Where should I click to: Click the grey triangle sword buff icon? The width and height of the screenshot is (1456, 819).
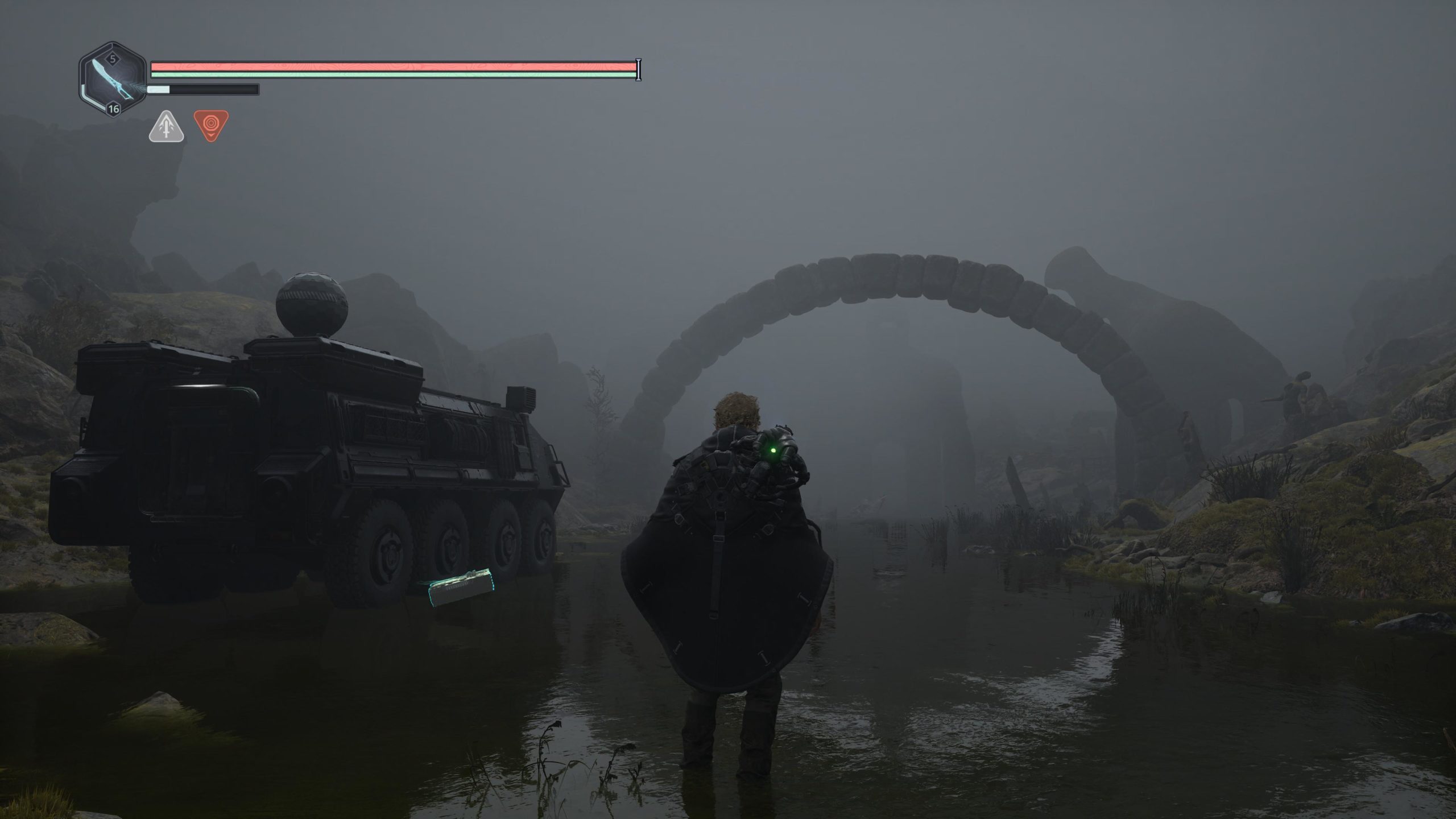[x=166, y=127]
